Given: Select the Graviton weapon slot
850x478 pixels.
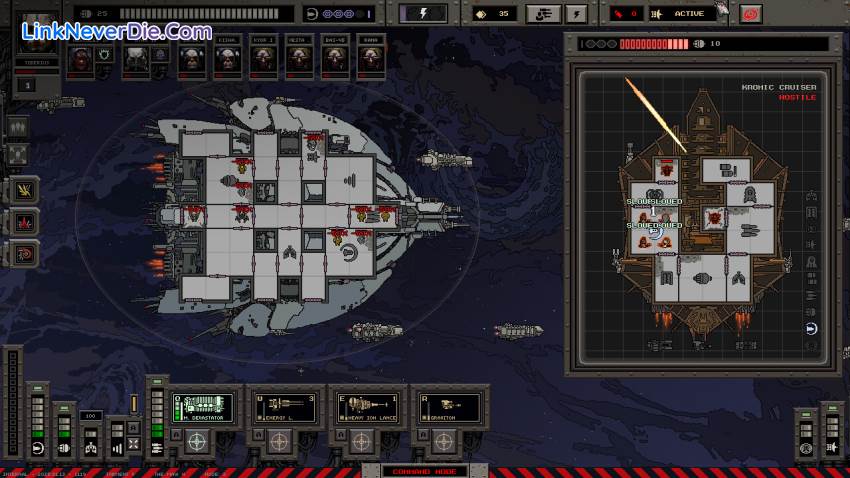Looking at the screenshot, I should 452,406.
